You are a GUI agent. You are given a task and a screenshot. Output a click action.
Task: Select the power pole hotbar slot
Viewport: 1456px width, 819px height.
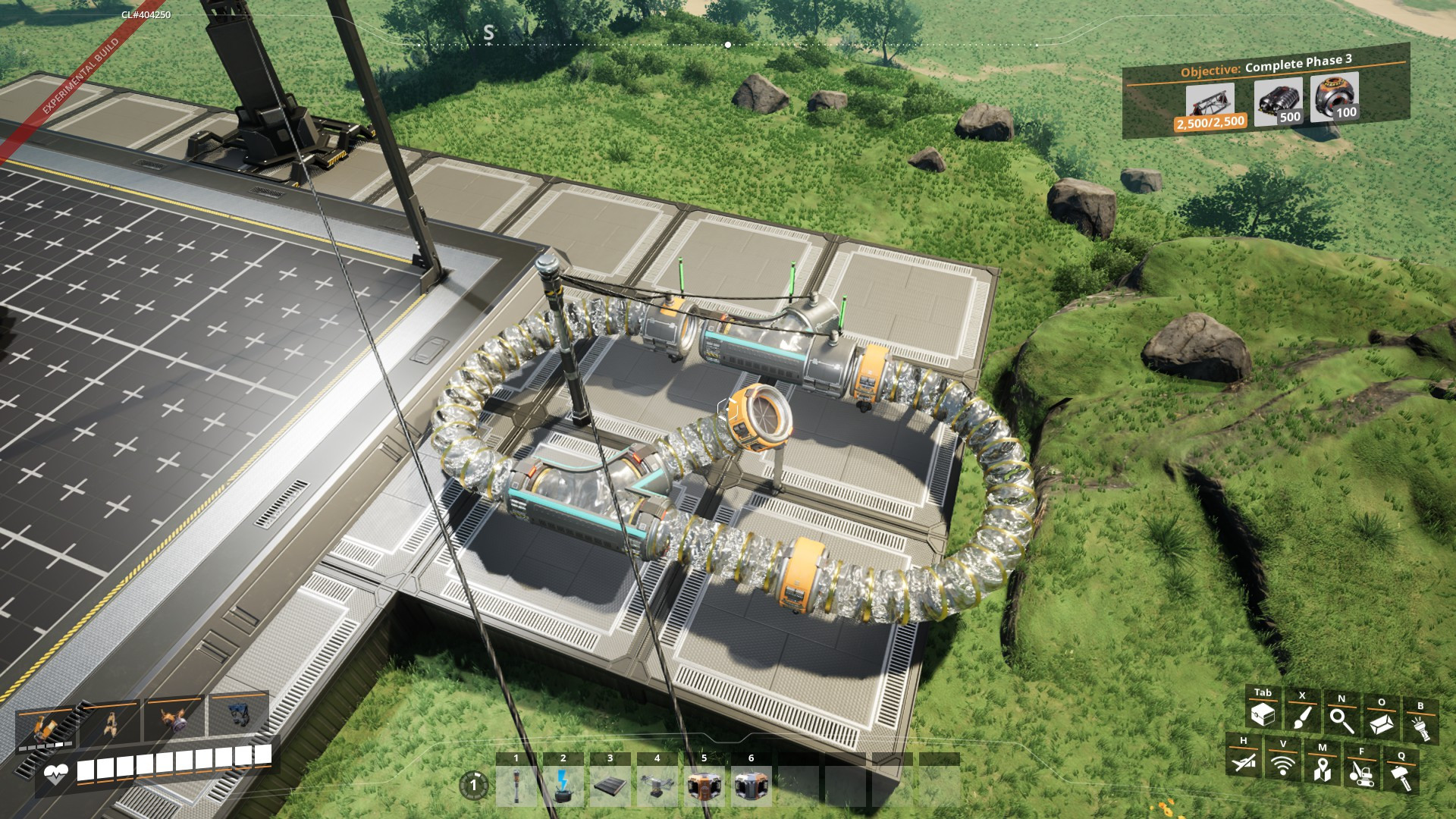(x=516, y=786)
